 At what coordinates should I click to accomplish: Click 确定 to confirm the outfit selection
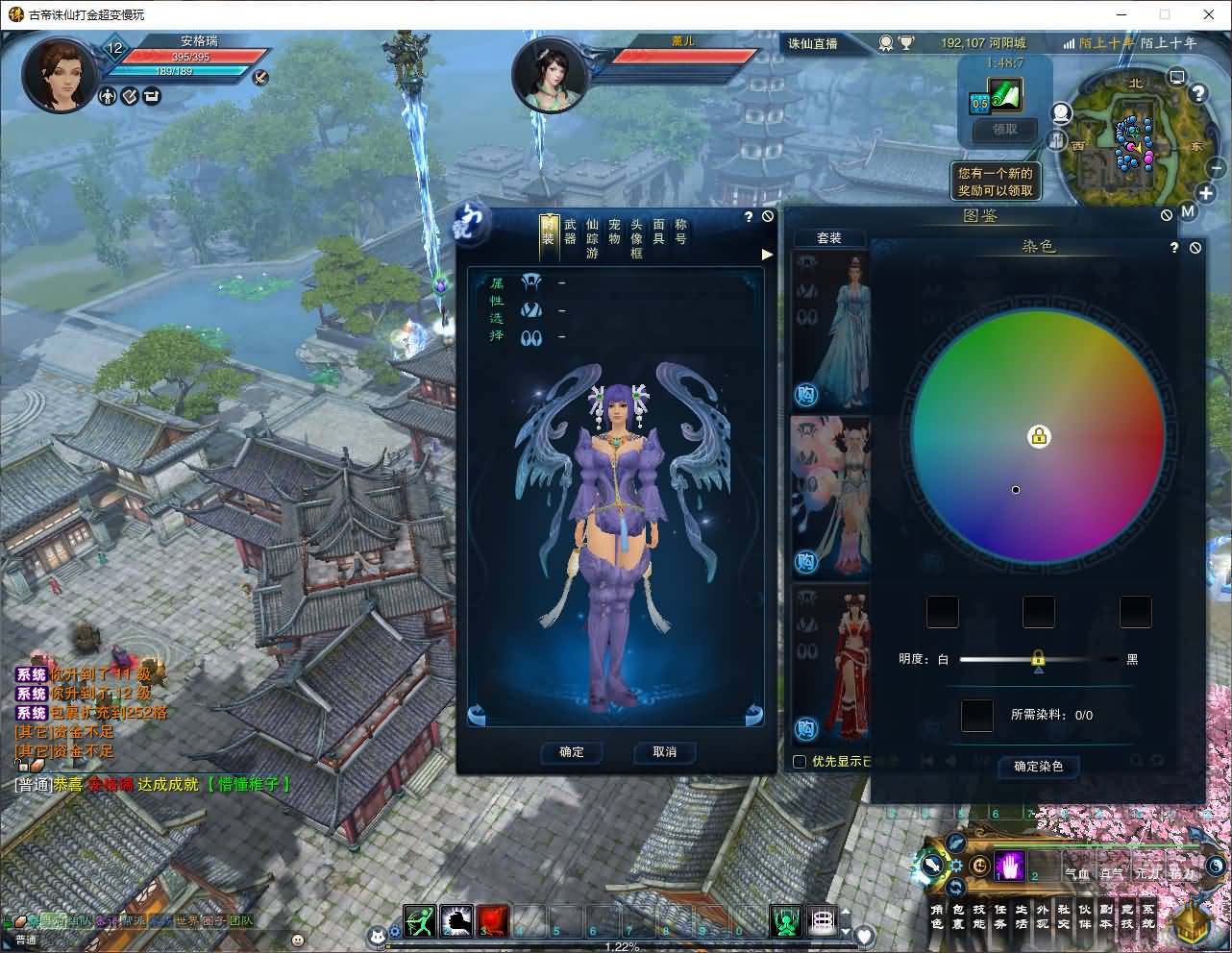(571, 752)
